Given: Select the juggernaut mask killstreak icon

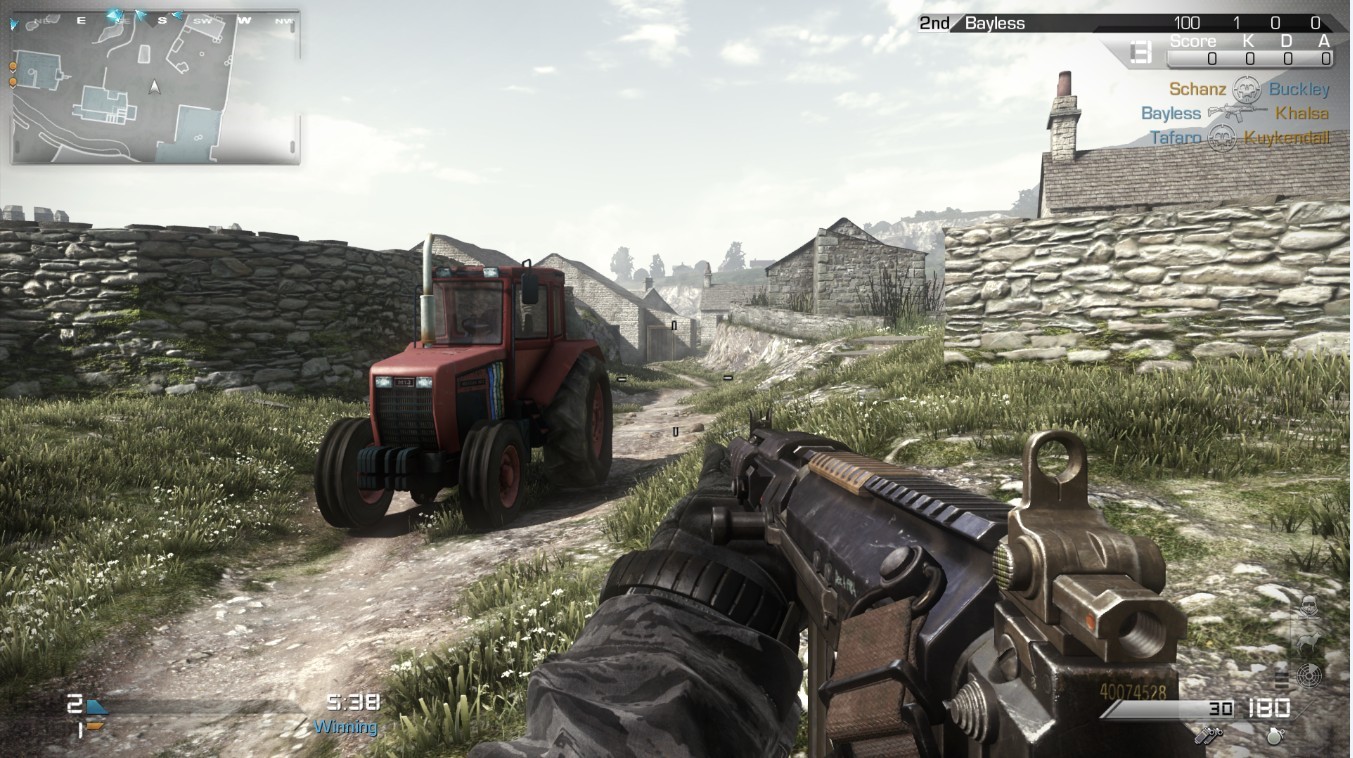Looking at the screenshot, I should click(1308, 605).
